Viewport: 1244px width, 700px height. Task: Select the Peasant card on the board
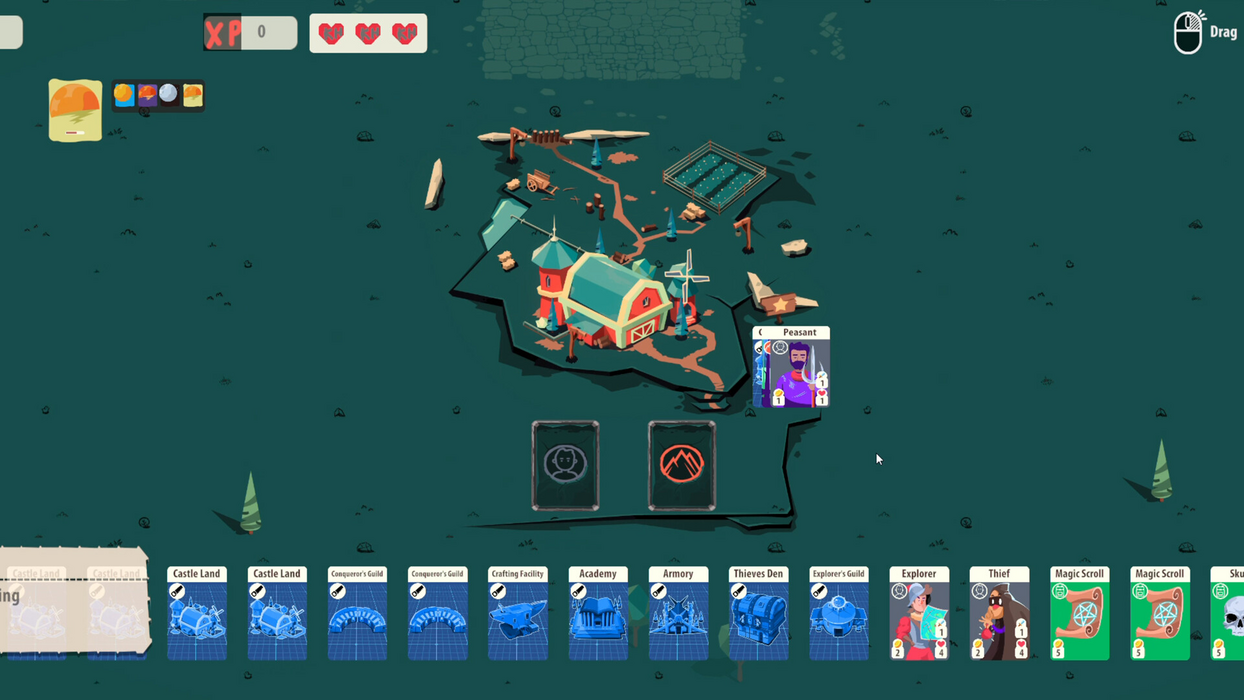pyautogui.click(x=792, y=368)
